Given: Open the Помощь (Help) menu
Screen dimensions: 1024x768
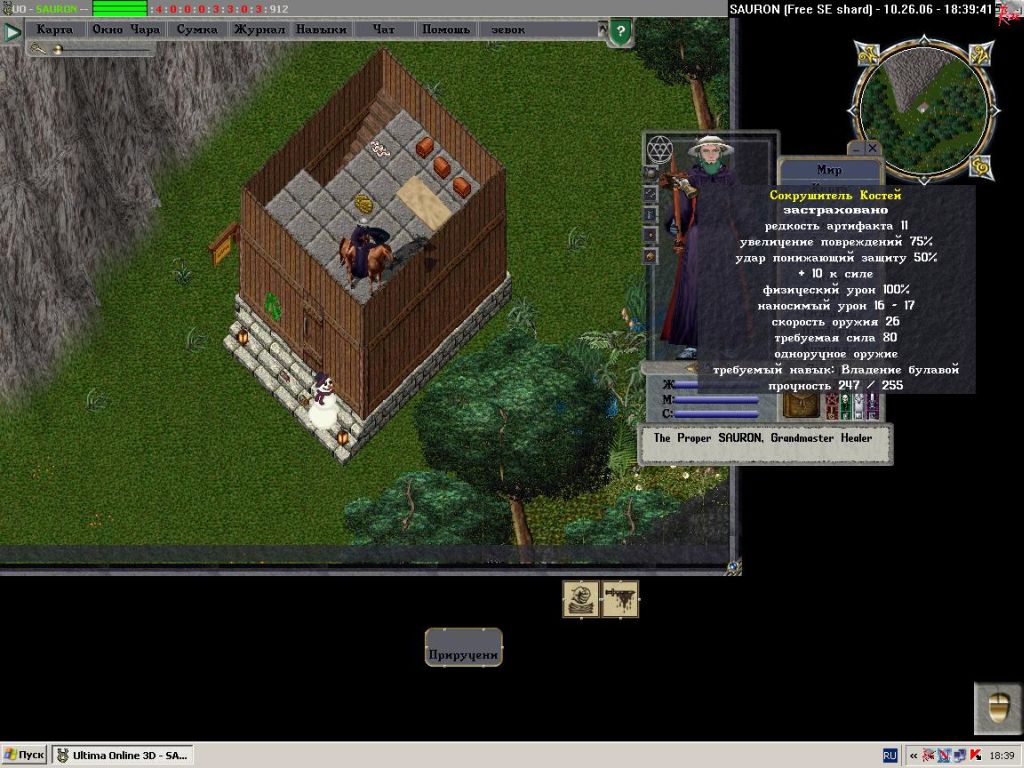Looking at the screenshot, I should [445, 30].
